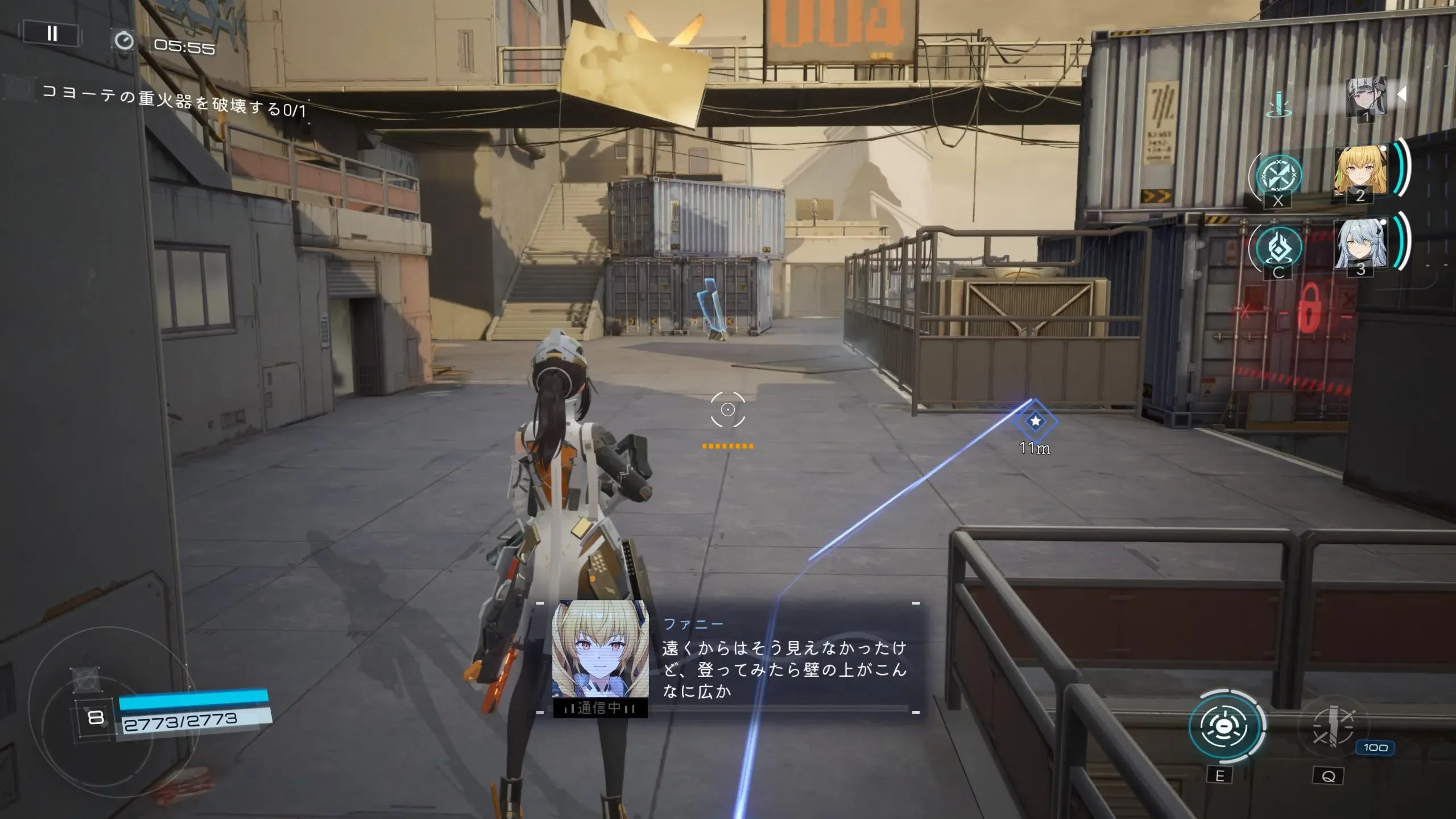Viewport: 1456px width, 819px height.
Task: Select the capped character portrait in slot 1
Action: pyautogui.click(x=1366, y=98)
